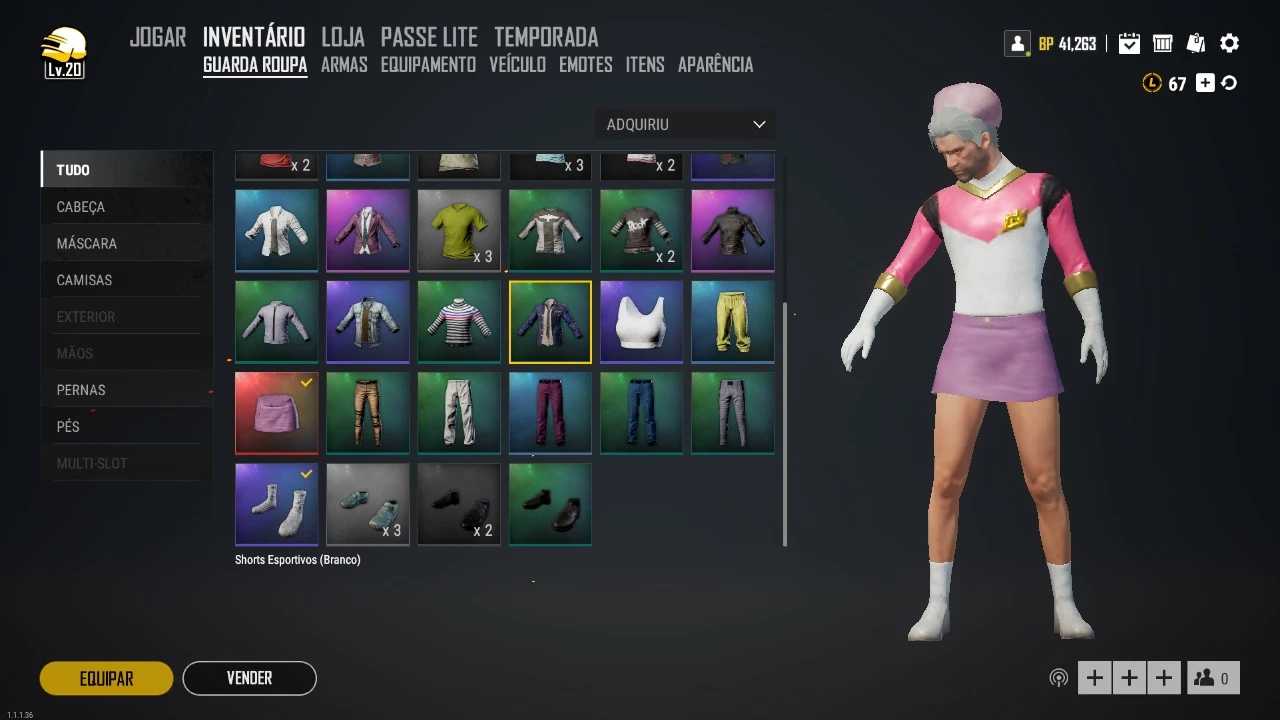Filter wardrobe by CABEÇA category
This screenshot has height=720, width=1280.
[81, 207]
